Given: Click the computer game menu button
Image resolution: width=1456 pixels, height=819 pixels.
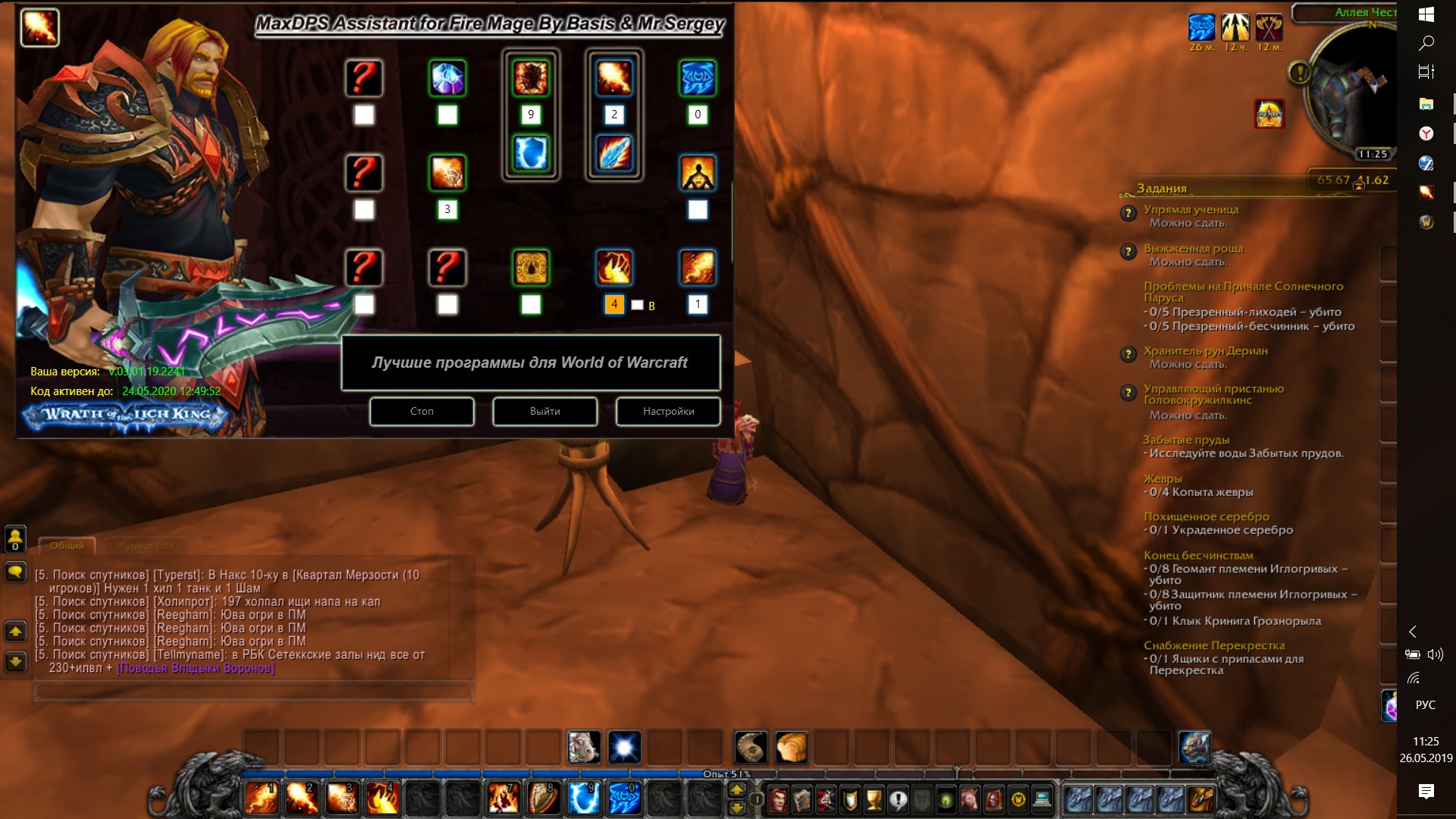Looking at the screenshot, I should [1042, 799].
